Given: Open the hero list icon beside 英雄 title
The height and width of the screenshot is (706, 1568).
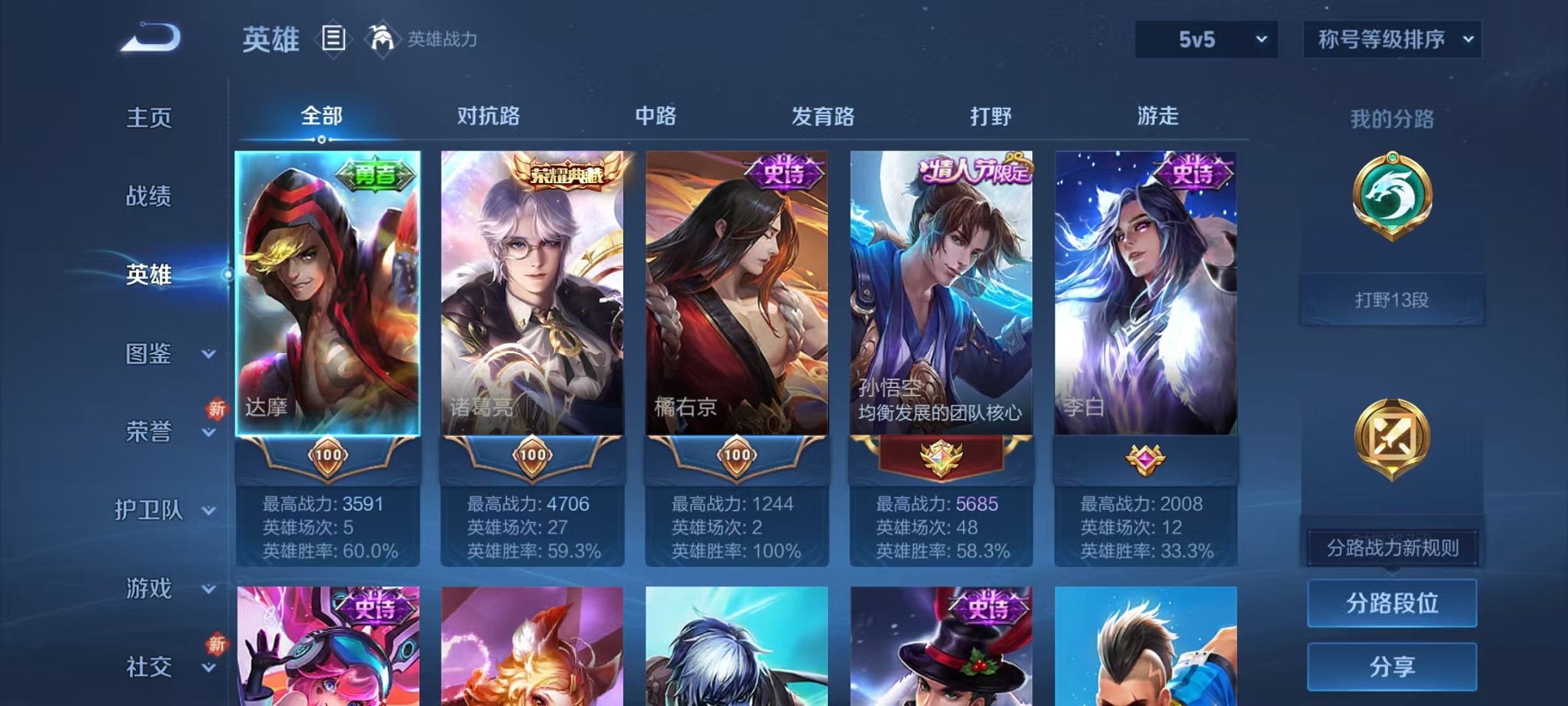Looking at the screenshot, I should pos(334,37).
